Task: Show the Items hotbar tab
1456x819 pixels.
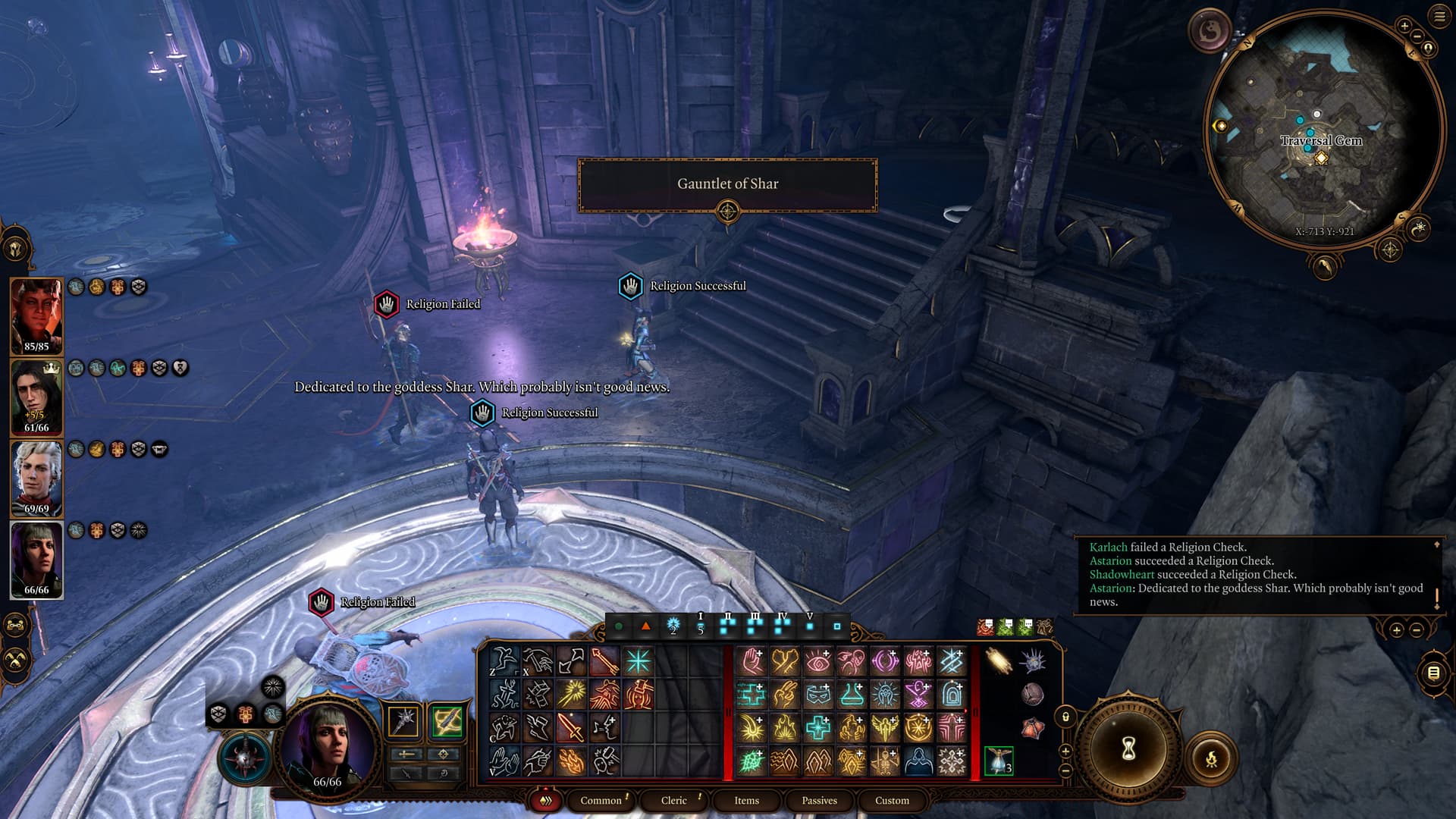Action: 746,800
